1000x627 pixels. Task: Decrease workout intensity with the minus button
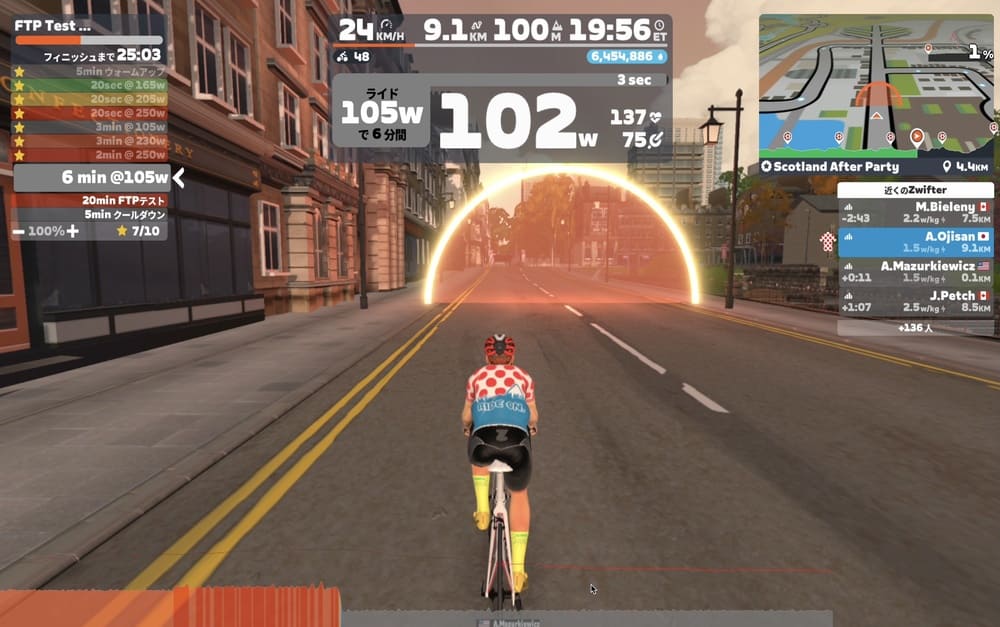point(20,231)
